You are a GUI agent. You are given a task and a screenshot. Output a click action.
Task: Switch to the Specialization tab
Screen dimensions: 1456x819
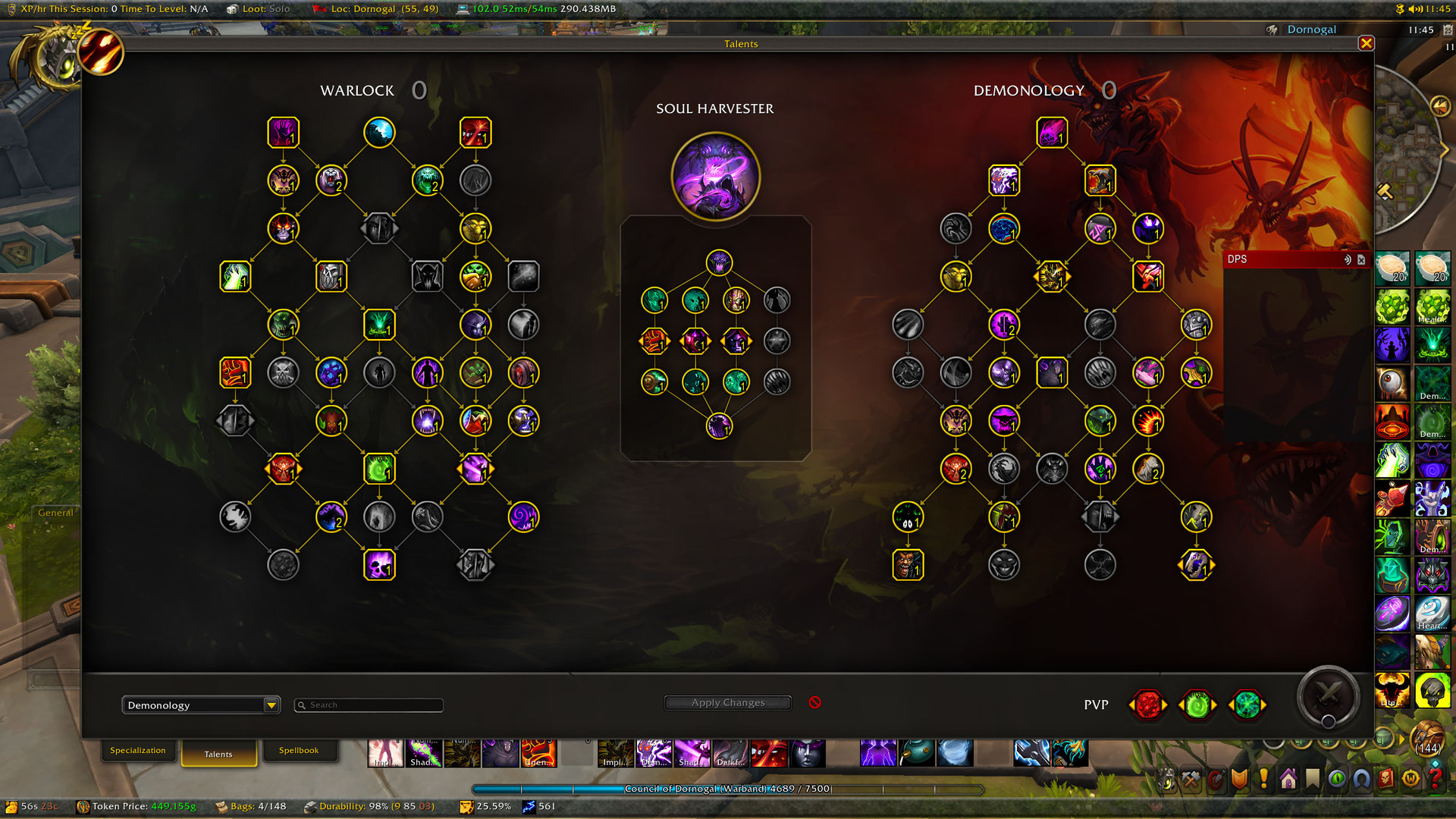coord(138,750)
